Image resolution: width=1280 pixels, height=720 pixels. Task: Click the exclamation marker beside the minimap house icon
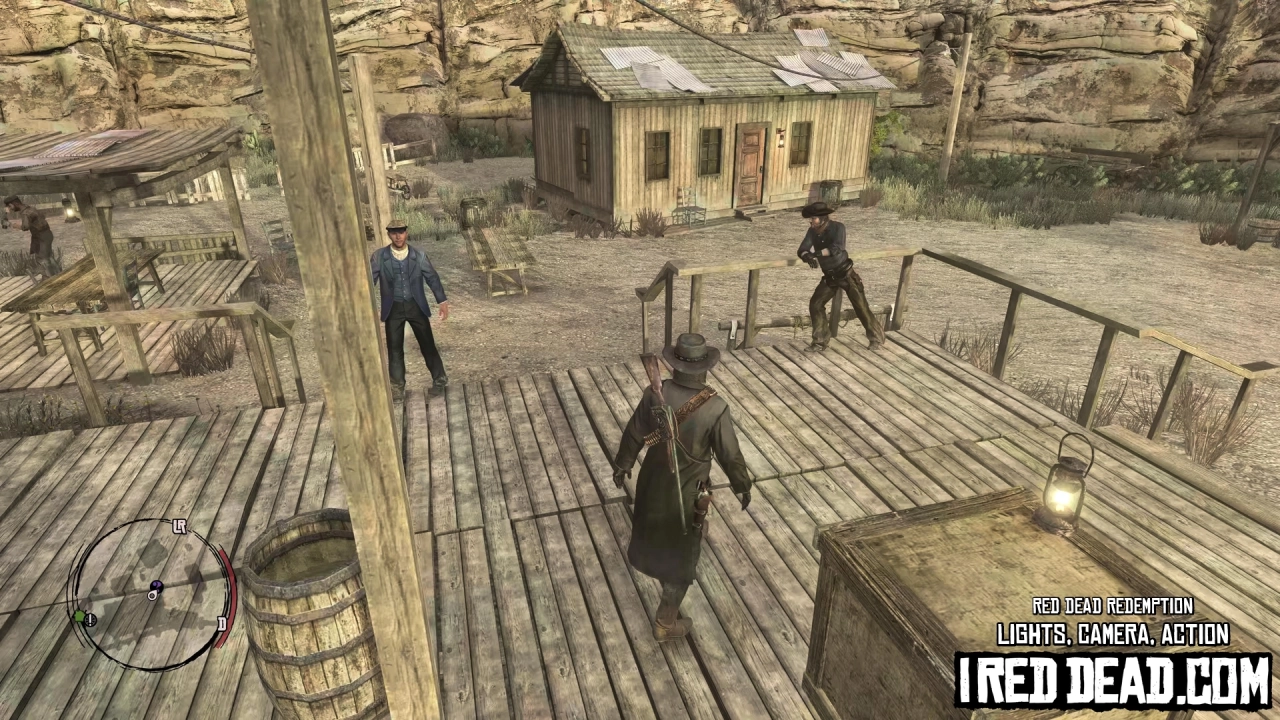click(x=90, y=620)
